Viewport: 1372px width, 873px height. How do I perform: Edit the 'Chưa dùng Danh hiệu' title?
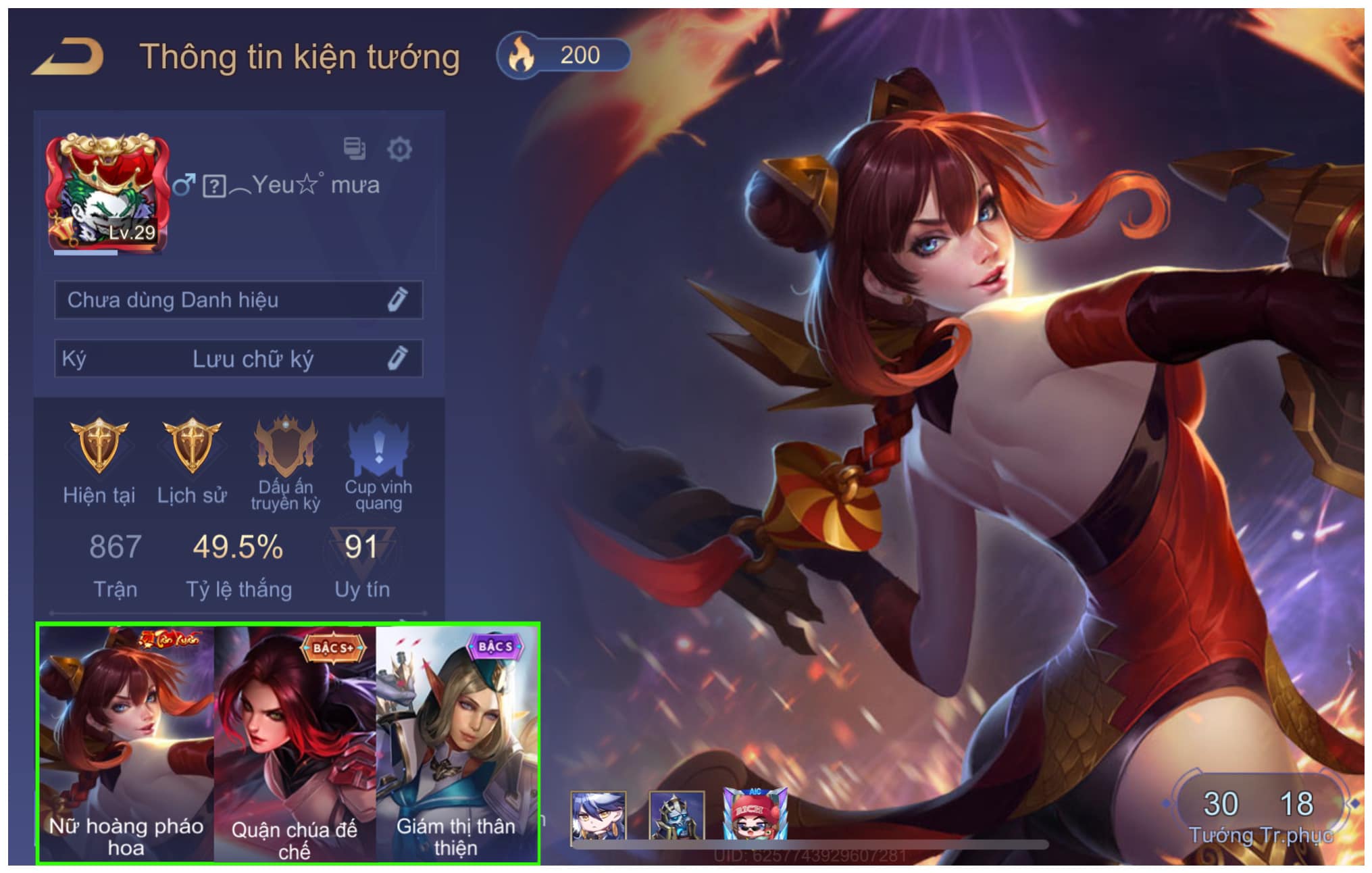397,299
